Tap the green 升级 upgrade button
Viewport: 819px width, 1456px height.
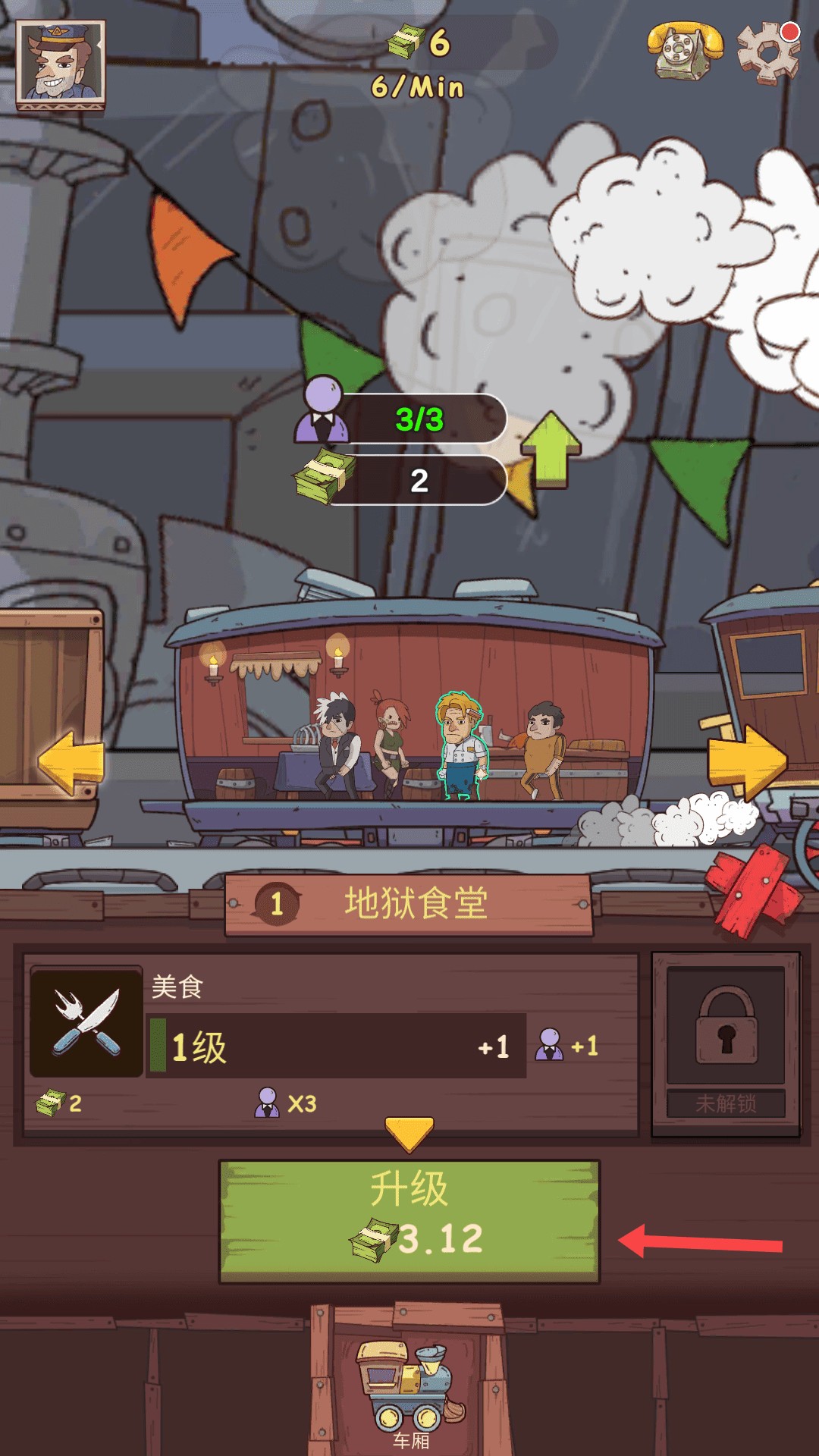point(409,1221)
